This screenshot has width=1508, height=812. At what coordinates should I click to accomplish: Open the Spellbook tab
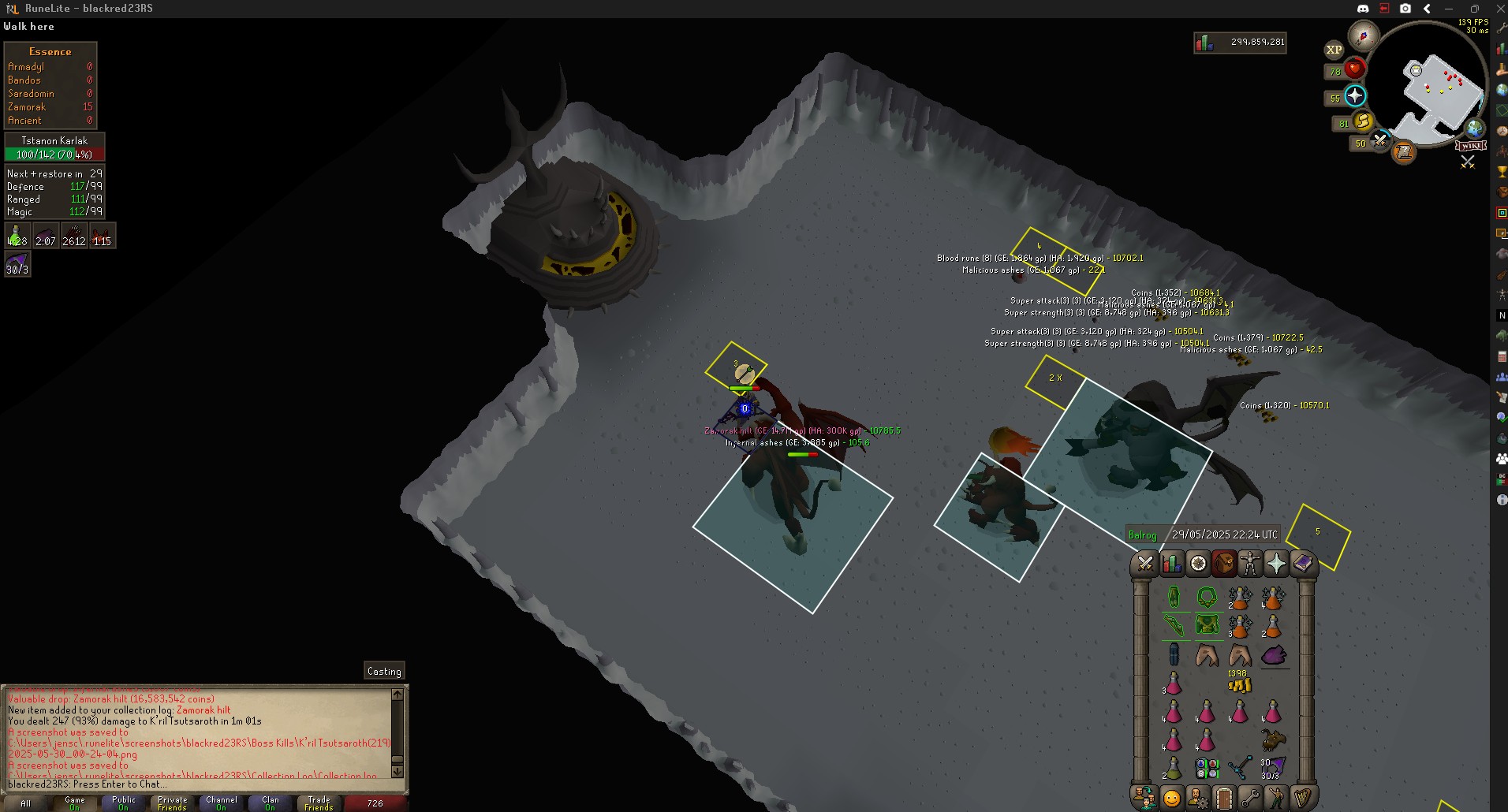pyautogui.click(x=1302, y=564)
